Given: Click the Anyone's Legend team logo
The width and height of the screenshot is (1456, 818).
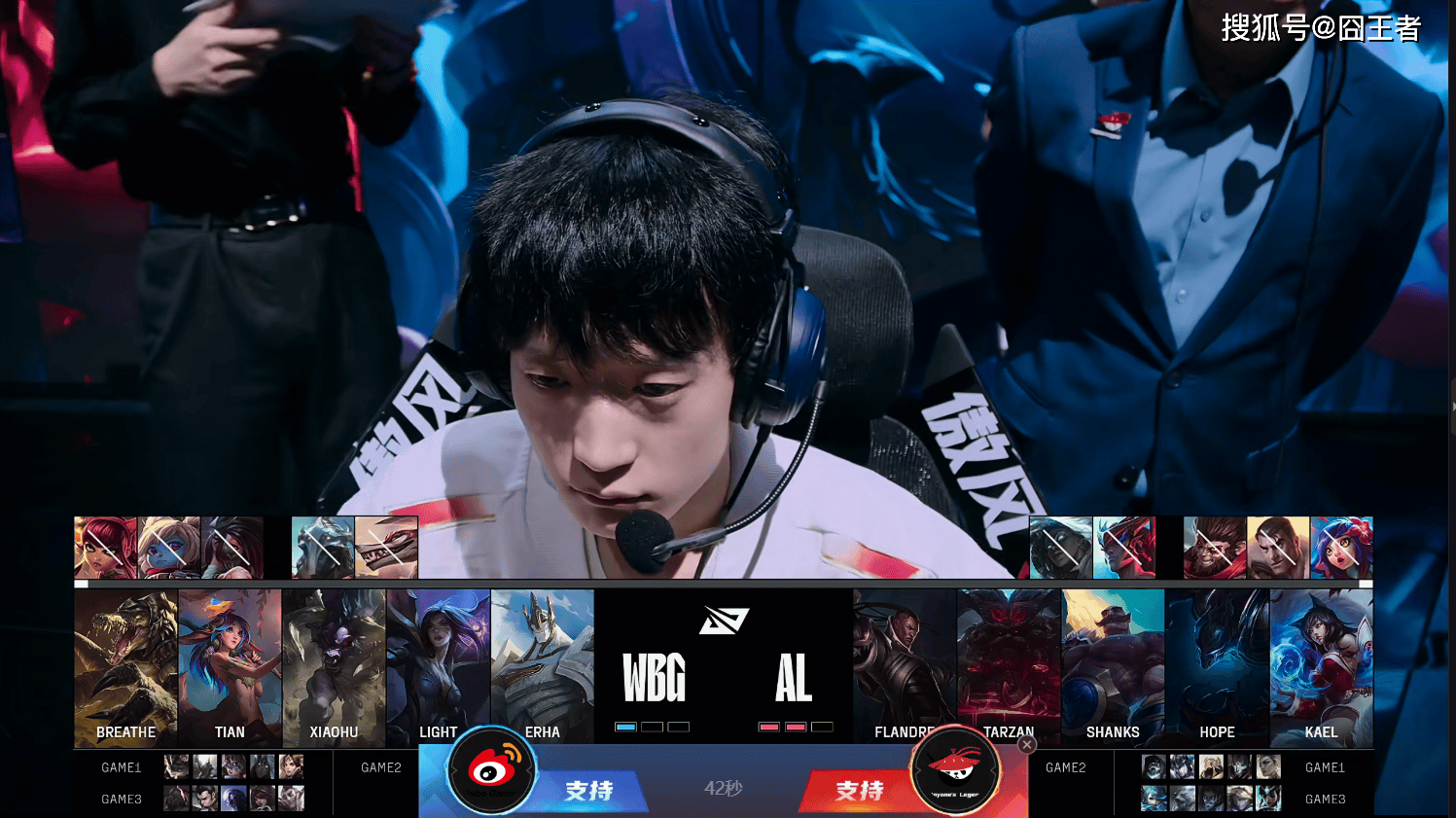Looking at the screenshot, I should point(955,771).
